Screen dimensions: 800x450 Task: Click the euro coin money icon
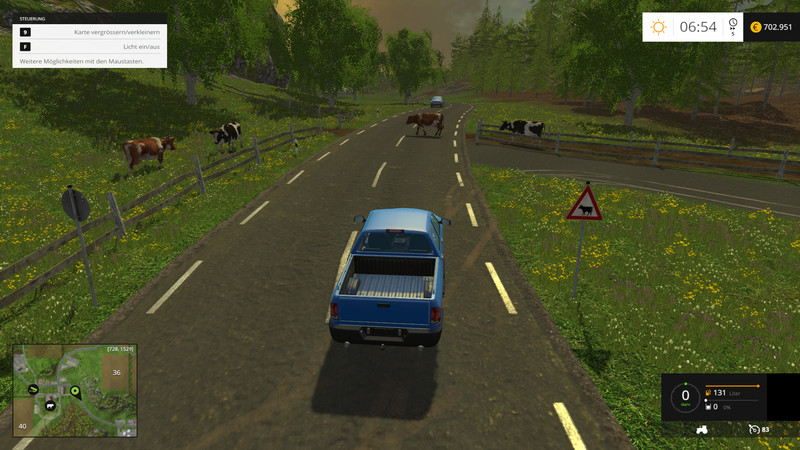point(756,27)
